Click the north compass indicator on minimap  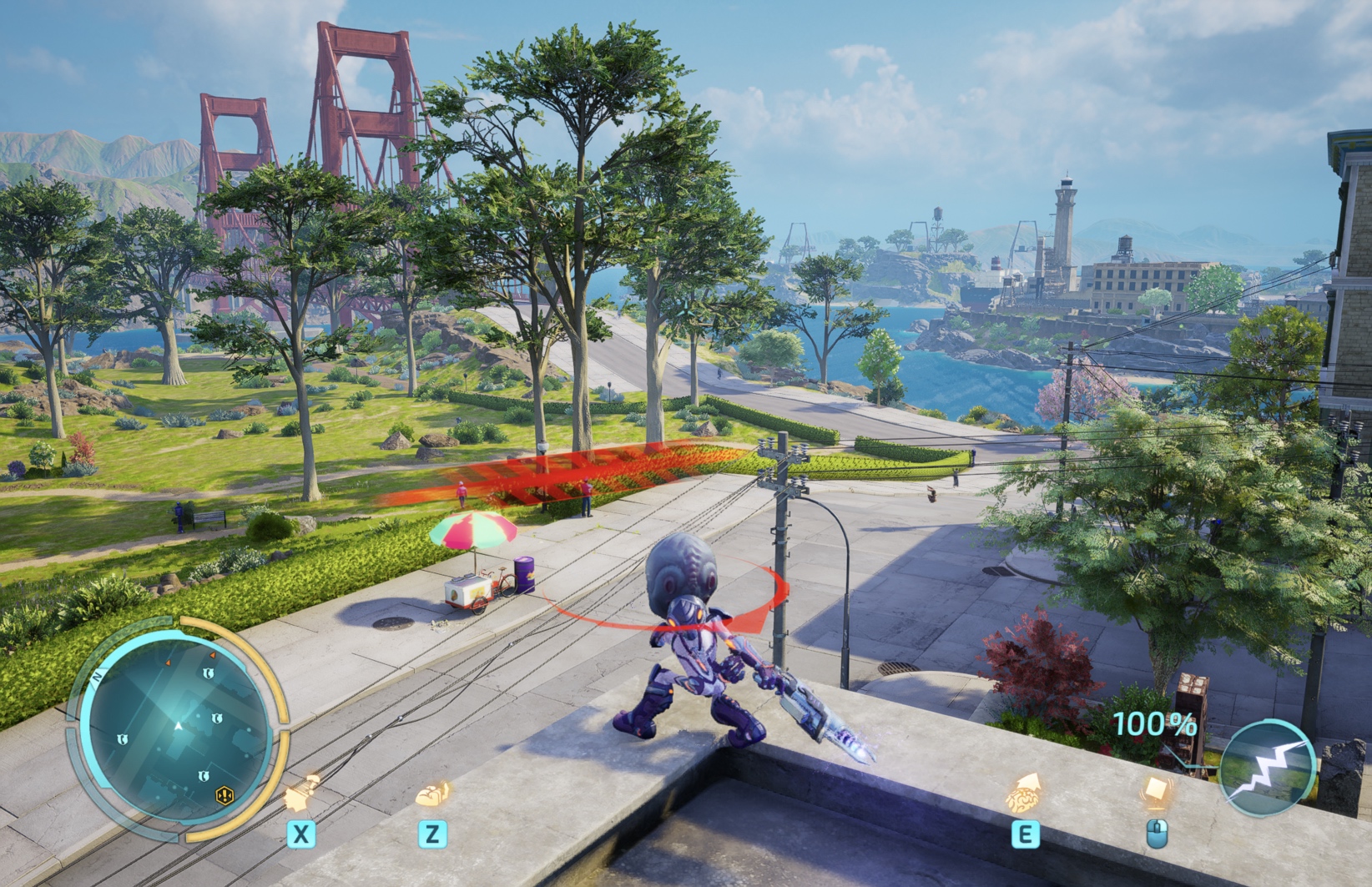click(x=98, y=677)
